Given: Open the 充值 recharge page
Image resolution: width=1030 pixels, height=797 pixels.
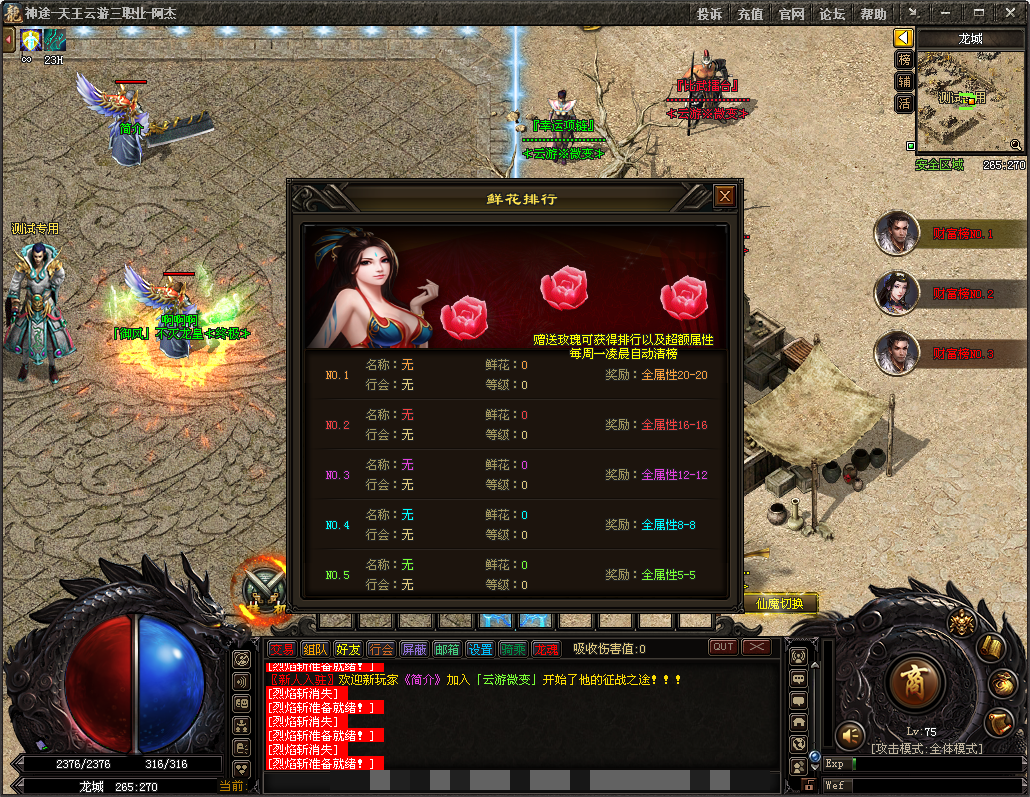Looking at the screenshot, I should tap(750, 14).
